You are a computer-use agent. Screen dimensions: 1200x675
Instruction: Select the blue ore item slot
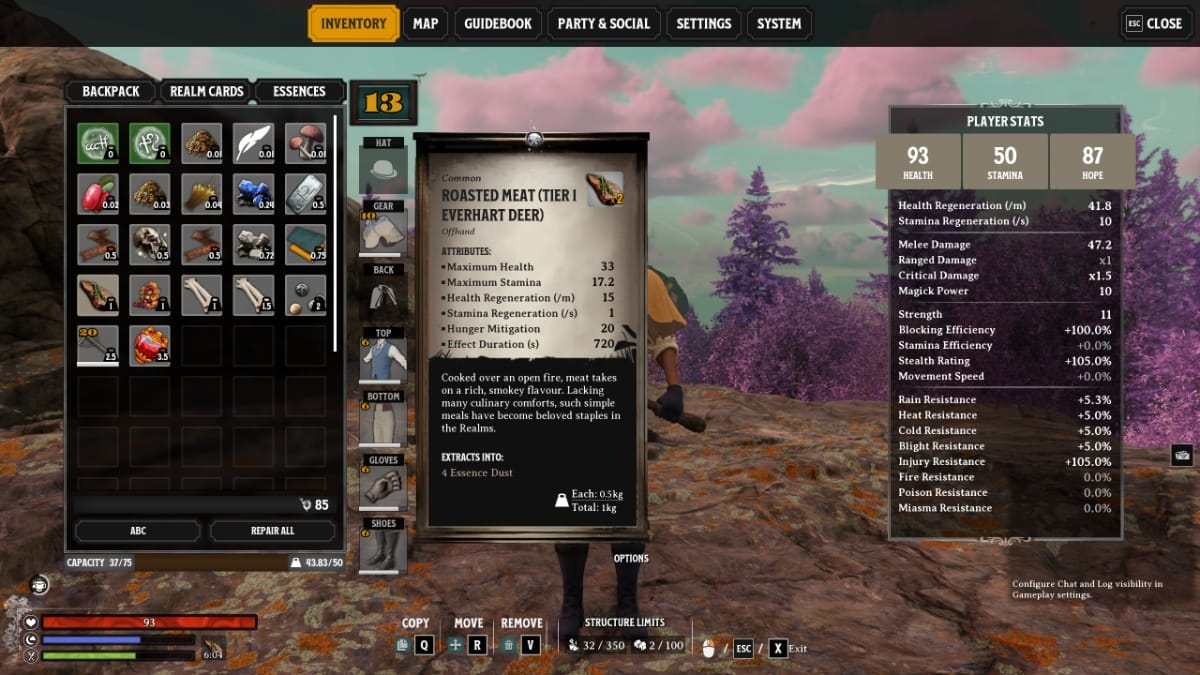(x=253, y=194)
